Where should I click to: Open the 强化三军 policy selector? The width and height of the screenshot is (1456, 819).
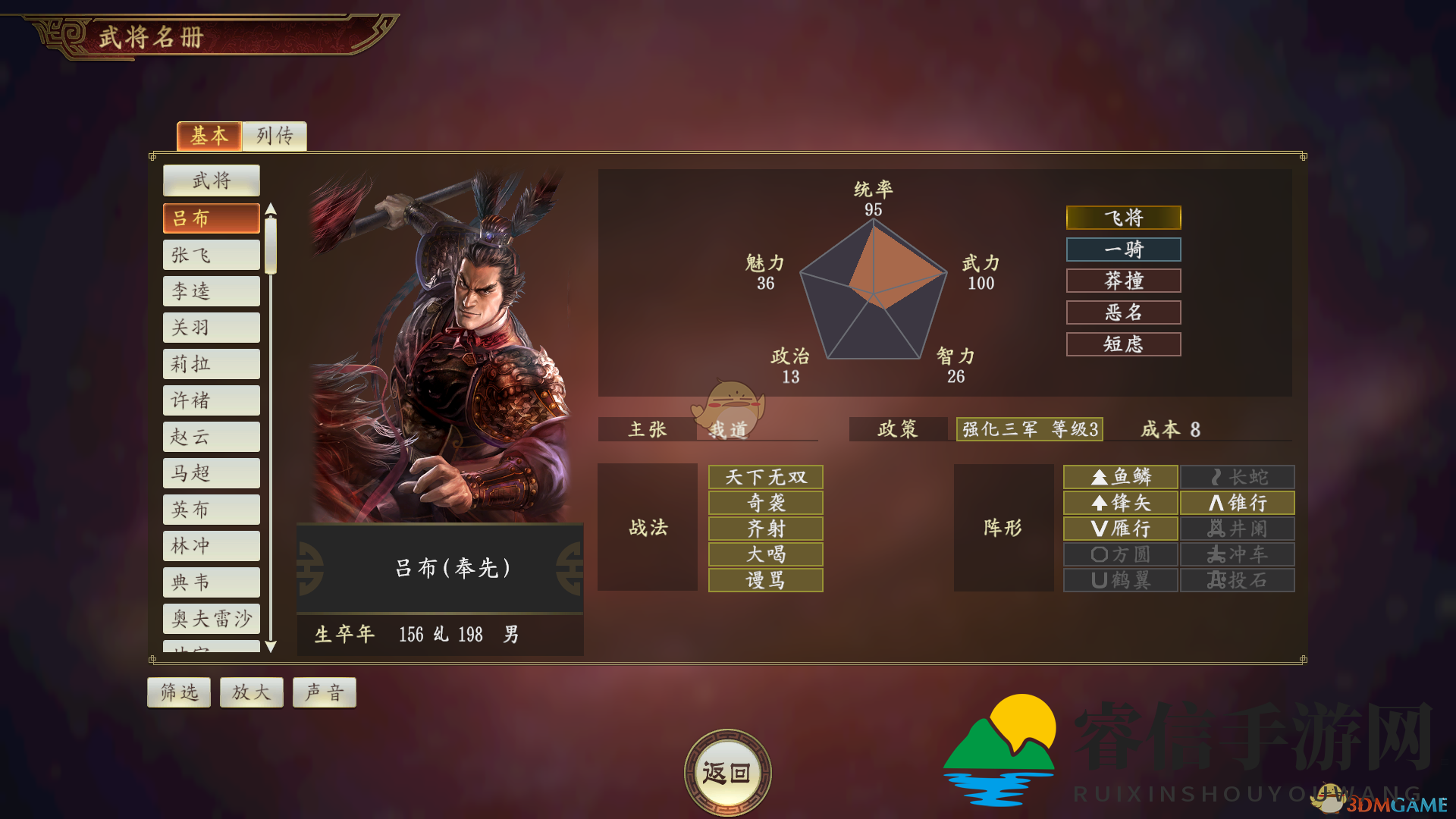[1028, 429]
